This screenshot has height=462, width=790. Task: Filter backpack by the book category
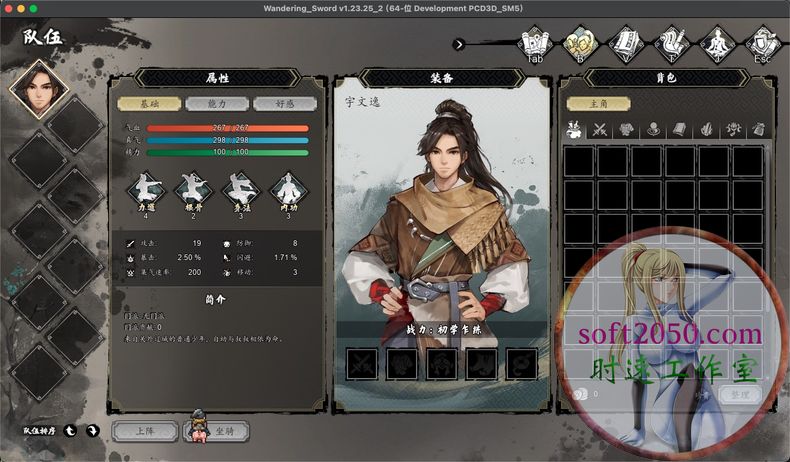[x=680, y=129]
